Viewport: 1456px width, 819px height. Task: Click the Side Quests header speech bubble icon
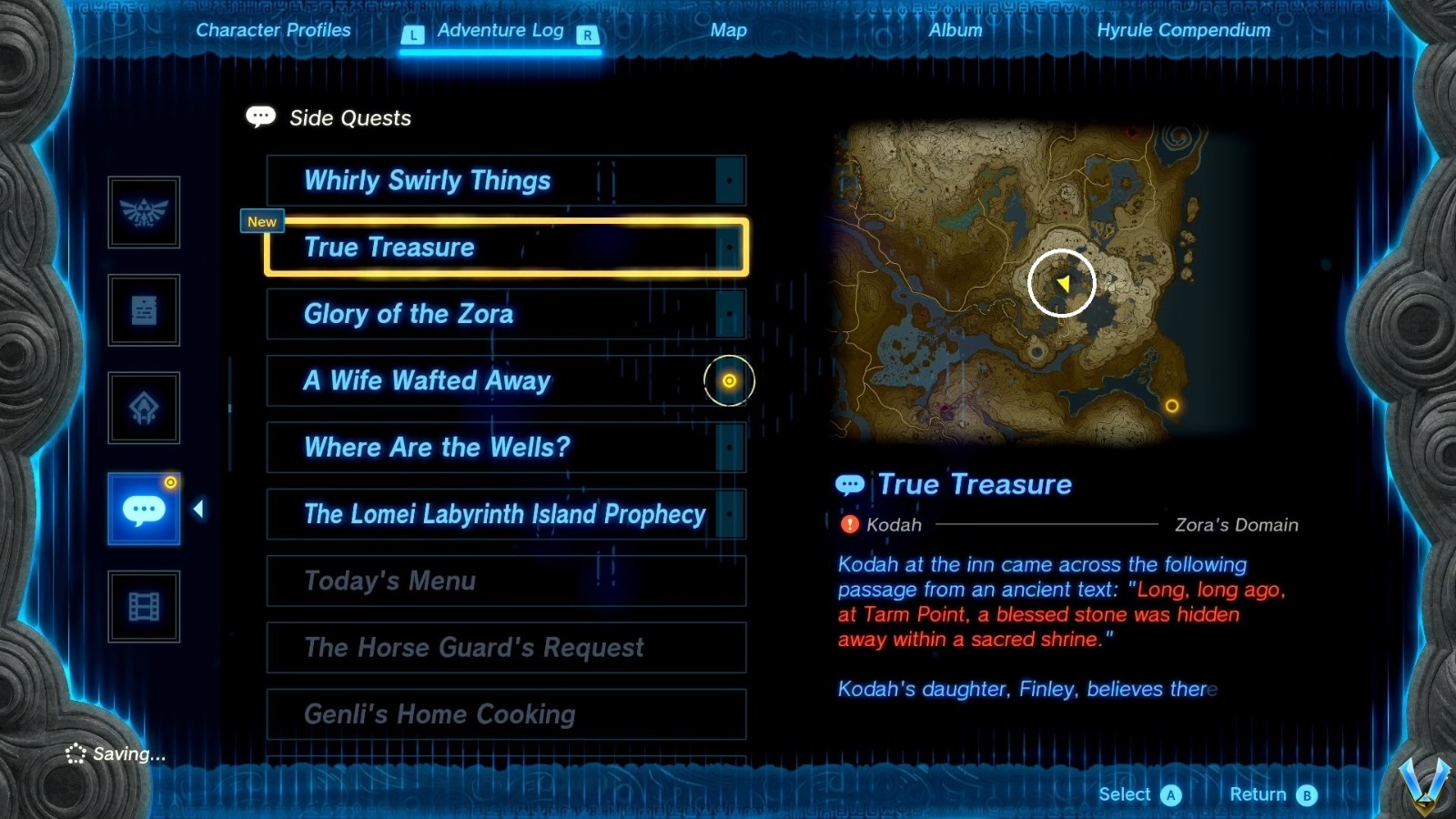(259, 116)
